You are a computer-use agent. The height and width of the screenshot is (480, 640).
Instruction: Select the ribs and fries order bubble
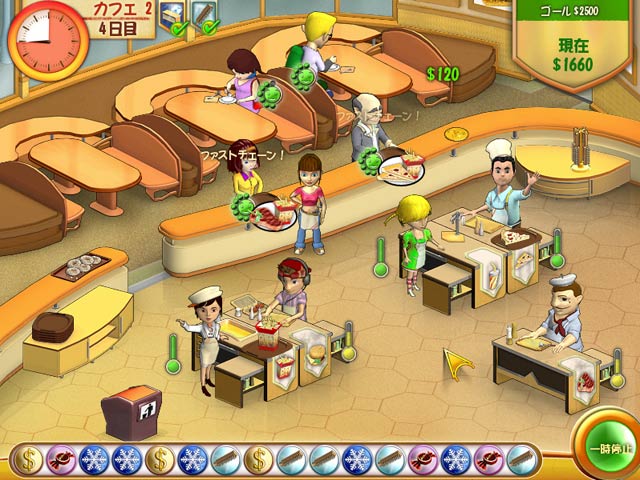click(274, 212)
